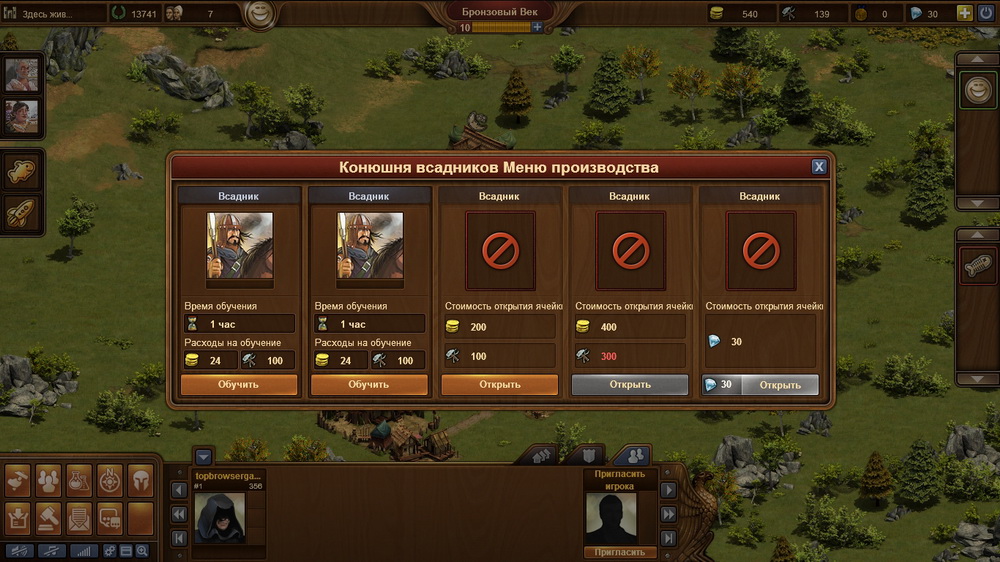Add forge points with the plus button
The height and width of the screenshot is (562, 1000).
pos(537,27)
